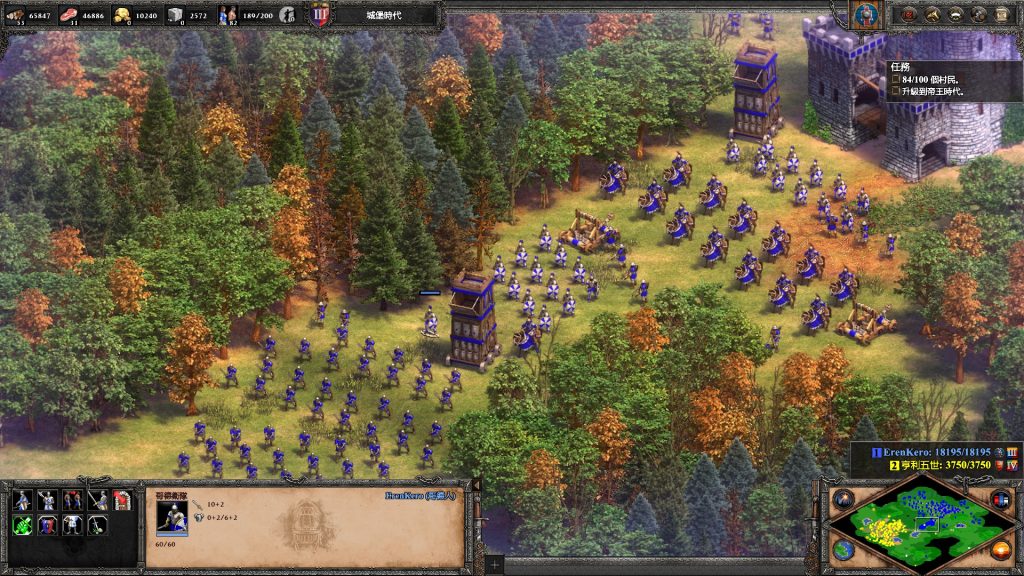Switch minimap colors with the red-blue-white button
Viewport: 1024px width, 576px height.
(1000, 498)
